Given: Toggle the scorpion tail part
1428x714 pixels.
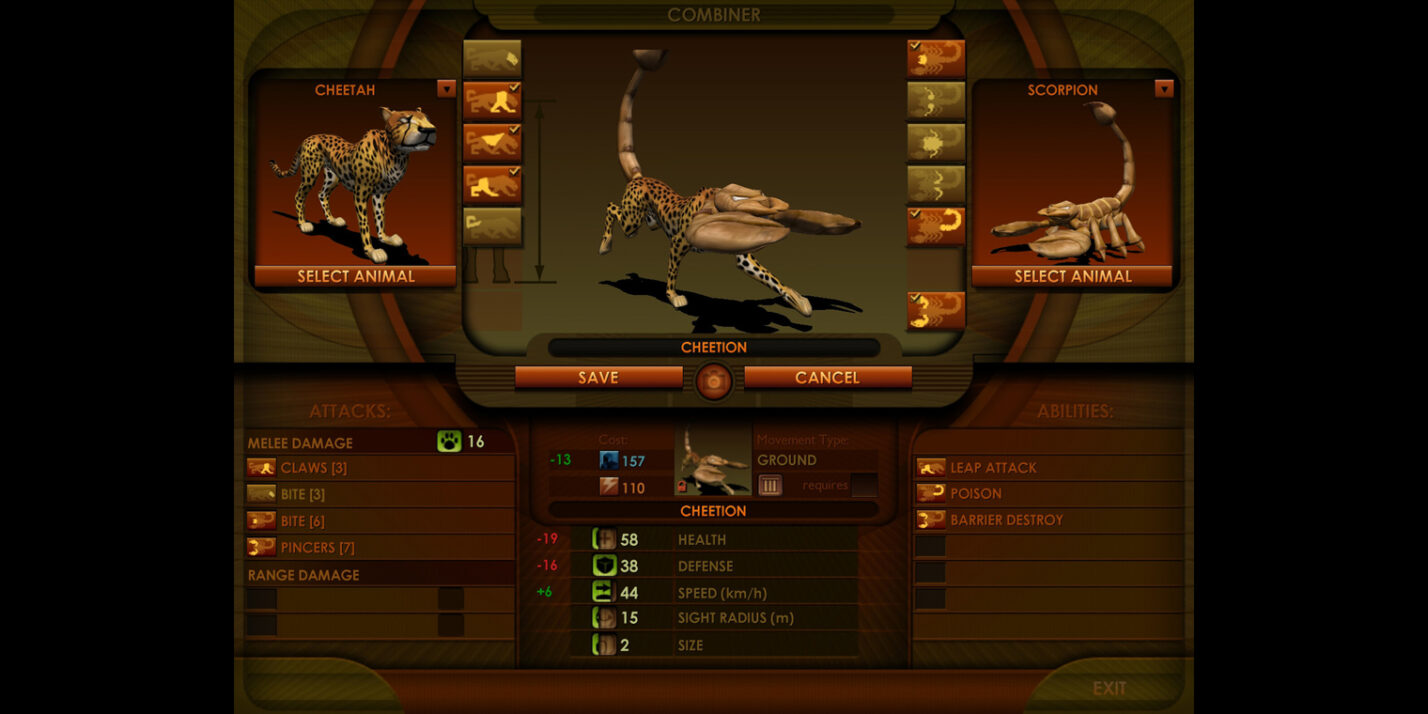Looking at the screenshot, I should pos(936,226).
